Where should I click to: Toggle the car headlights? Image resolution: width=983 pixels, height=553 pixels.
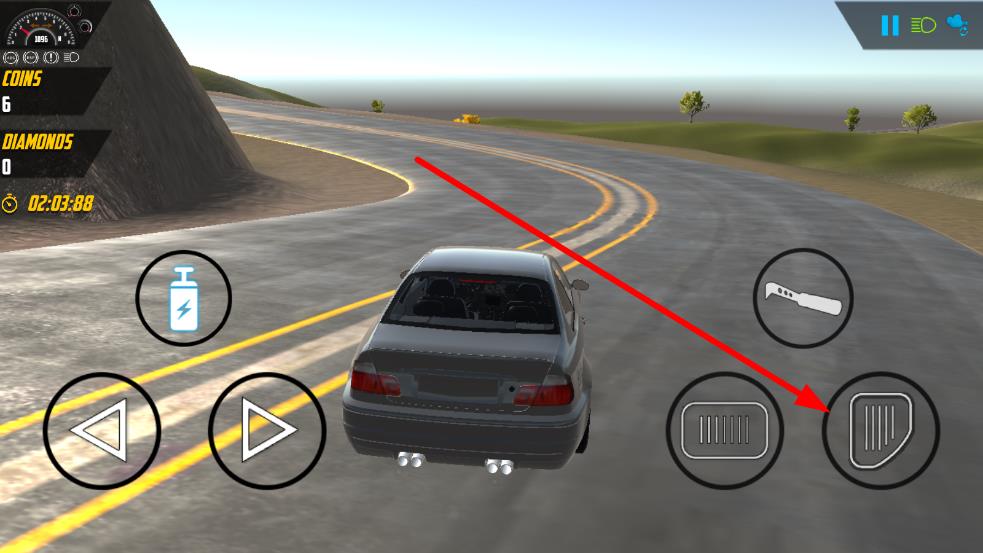[x=923, y=25]
